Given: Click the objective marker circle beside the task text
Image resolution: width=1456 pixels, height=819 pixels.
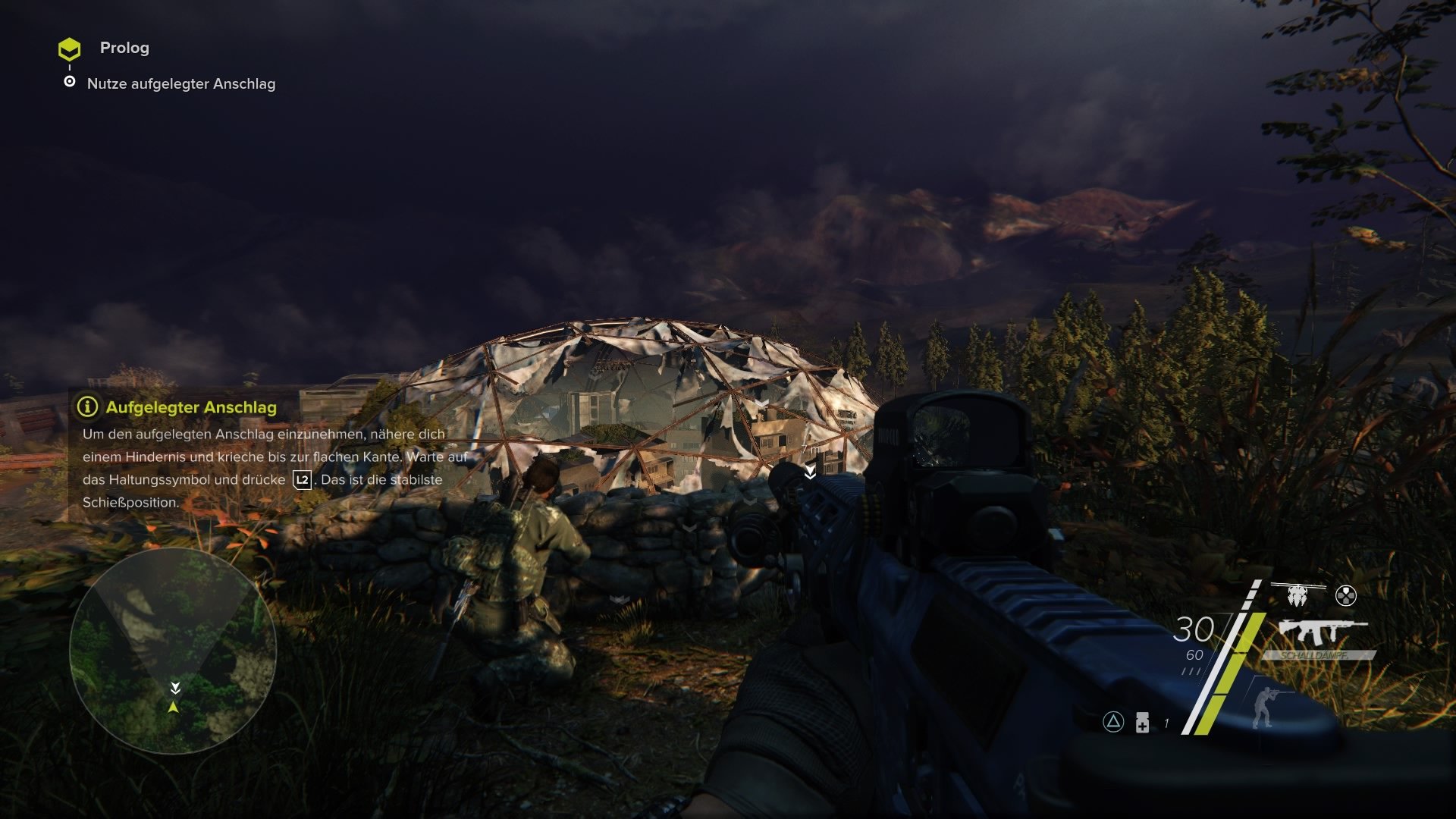Looking at the screenshot, I should (71, 84).
